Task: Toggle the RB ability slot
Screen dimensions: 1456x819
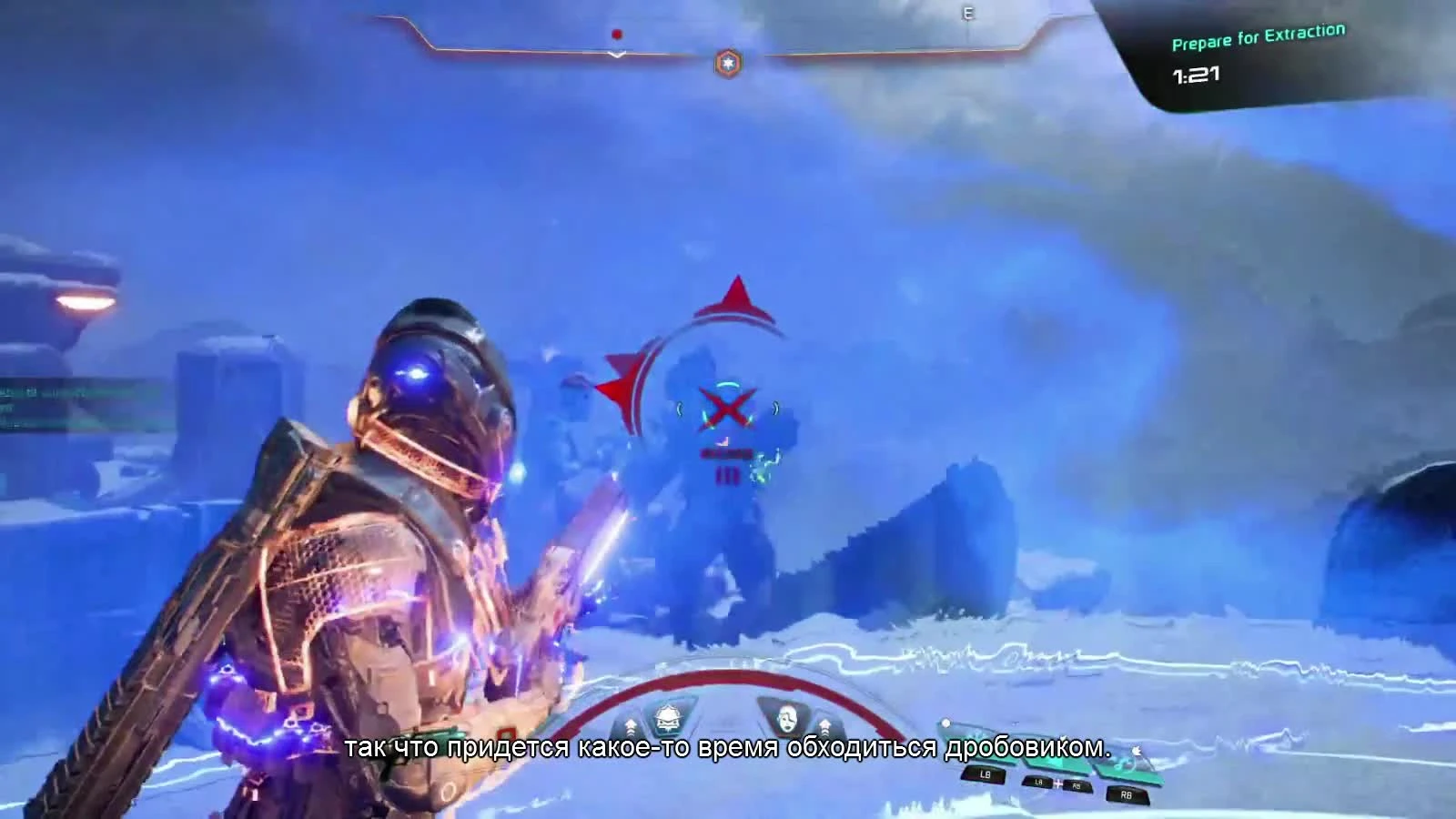Action: coord(1126,795)
